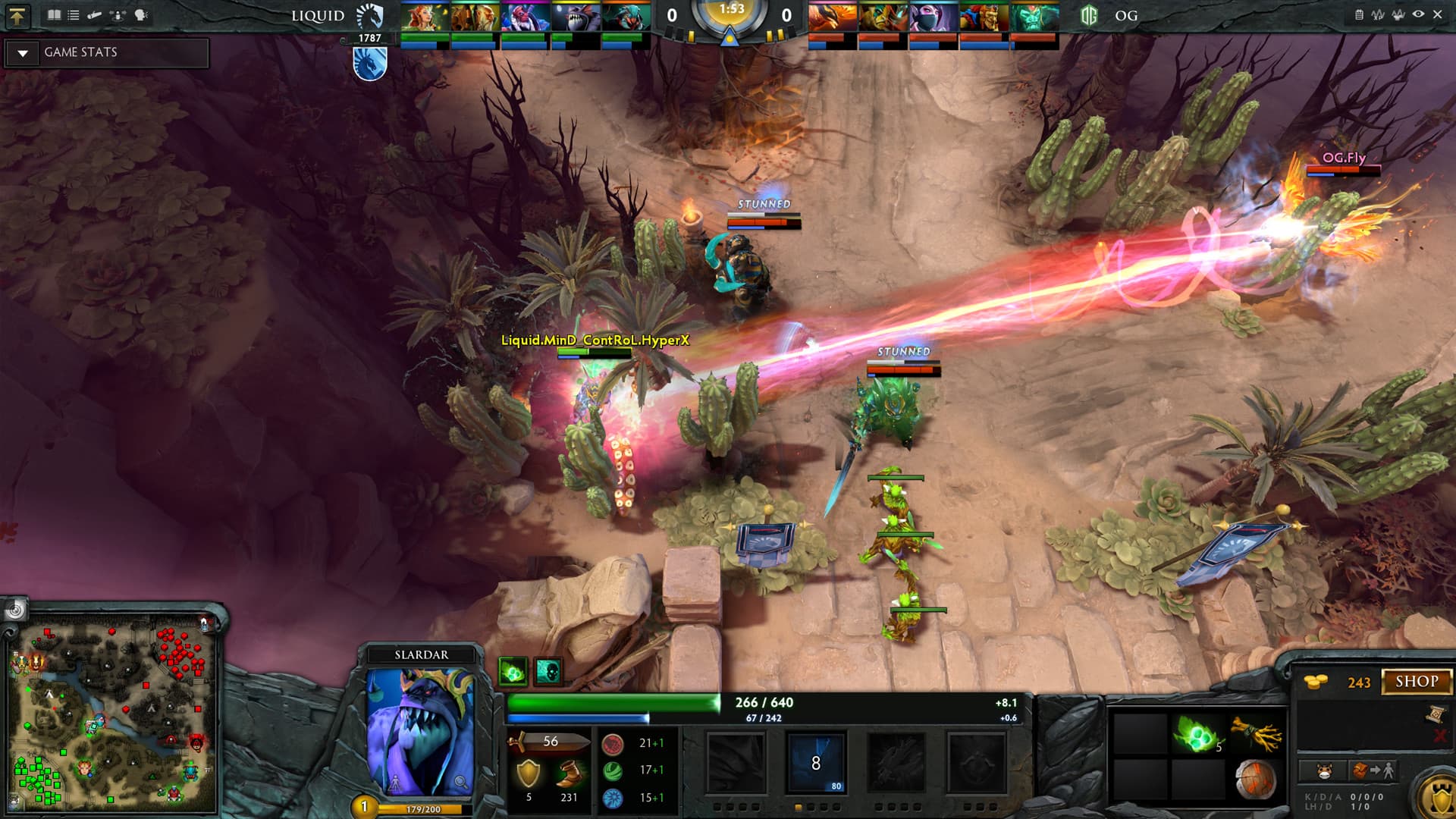Toggle the Aegis/ward observer icon
The image size is (1456, 819).
pyautogui.click(x=1400, y=14)
